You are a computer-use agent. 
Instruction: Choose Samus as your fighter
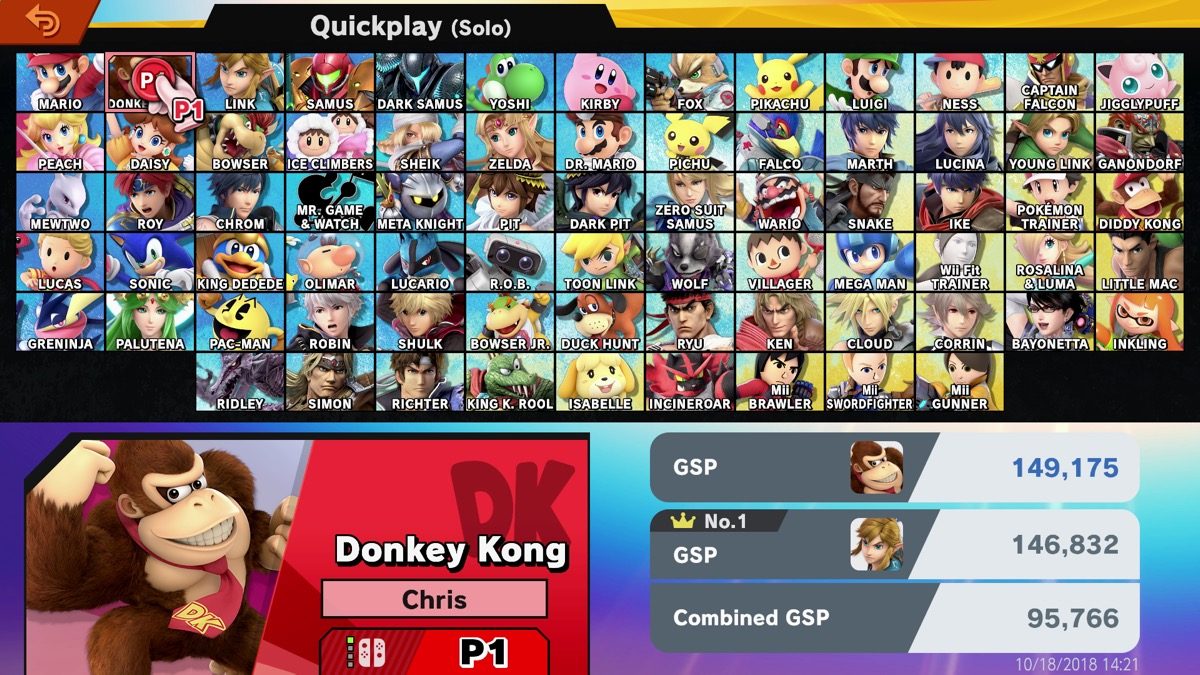click(330, 82)
